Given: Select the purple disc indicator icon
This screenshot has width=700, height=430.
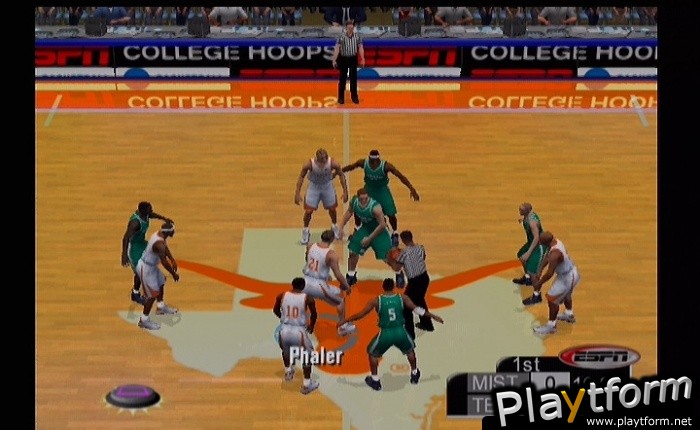Looking at the screenshot, I should [133, 395].
